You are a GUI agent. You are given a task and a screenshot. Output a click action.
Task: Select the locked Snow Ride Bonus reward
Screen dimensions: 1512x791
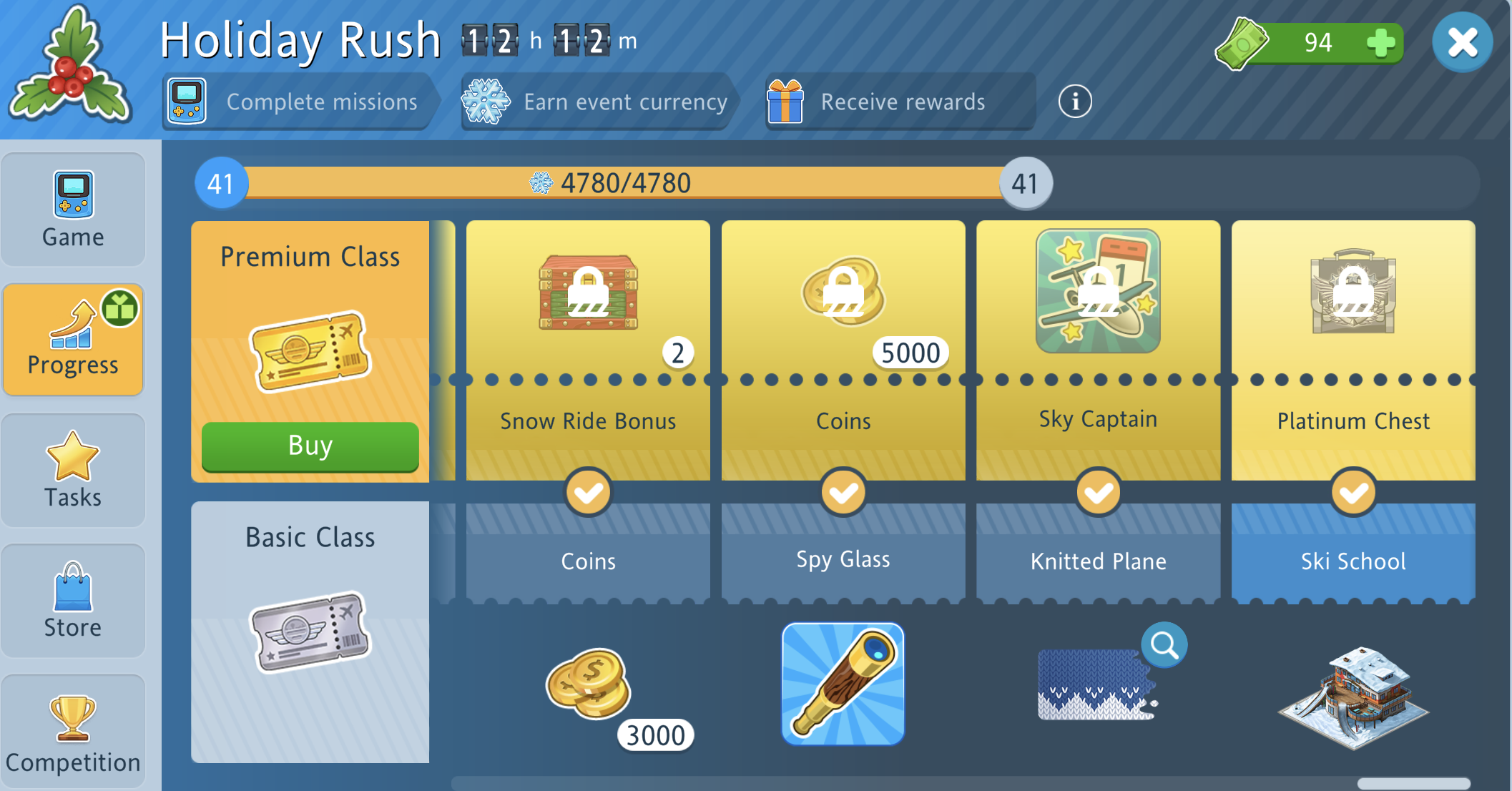click(x=588, y=293)
